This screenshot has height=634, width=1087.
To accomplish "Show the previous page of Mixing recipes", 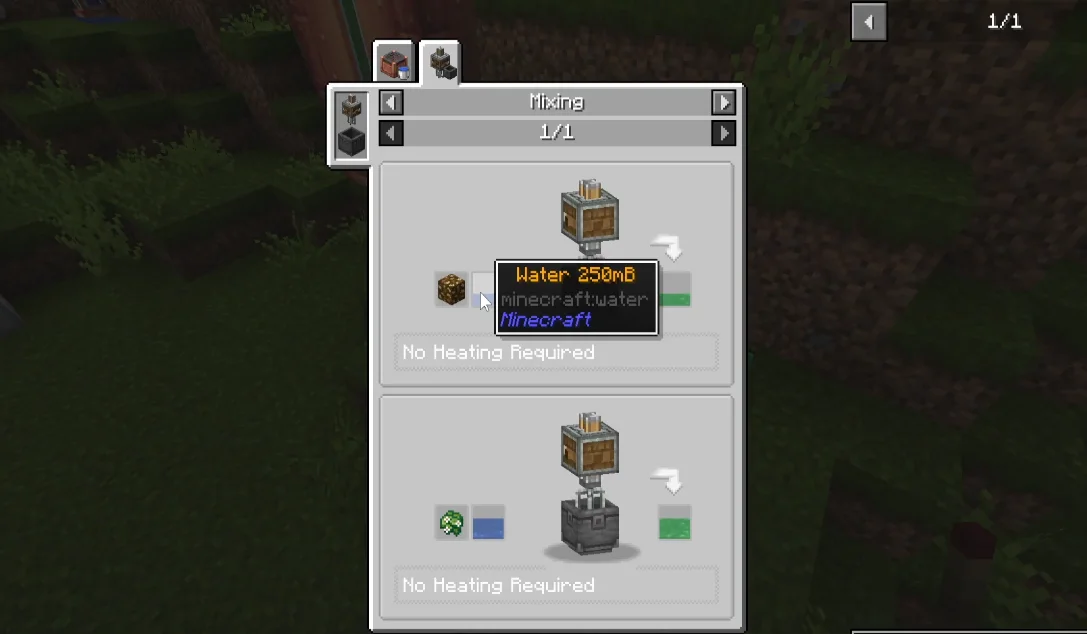I will pyautogui.click(x=391, y=133).
